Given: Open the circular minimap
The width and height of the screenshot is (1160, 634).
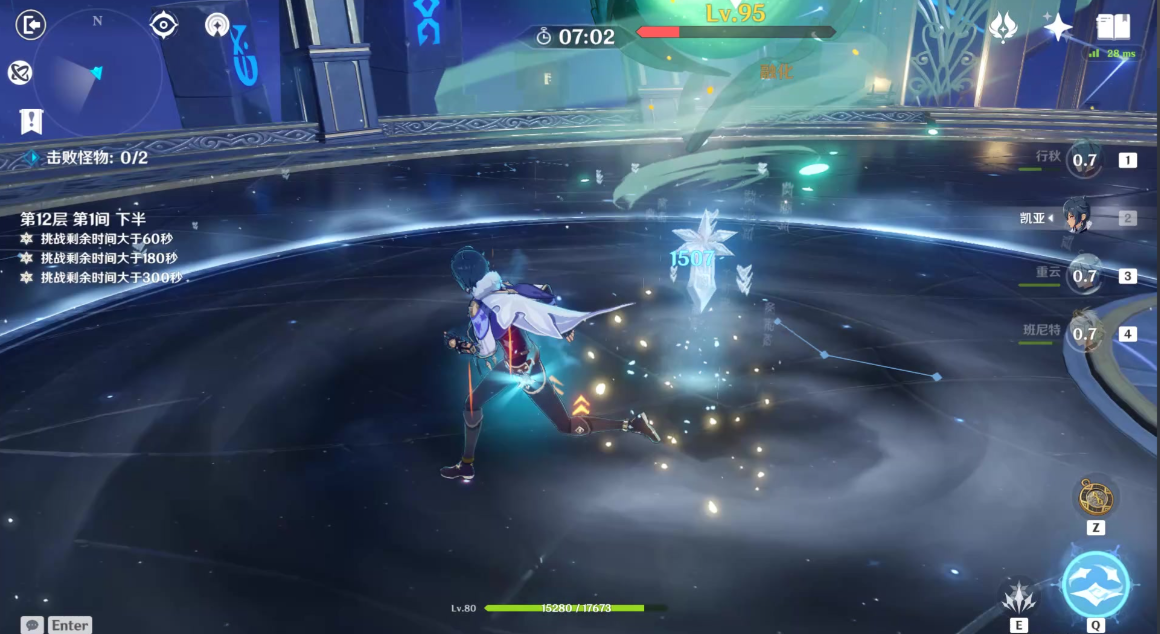Looking at the screenshot, I should (97, 73).
